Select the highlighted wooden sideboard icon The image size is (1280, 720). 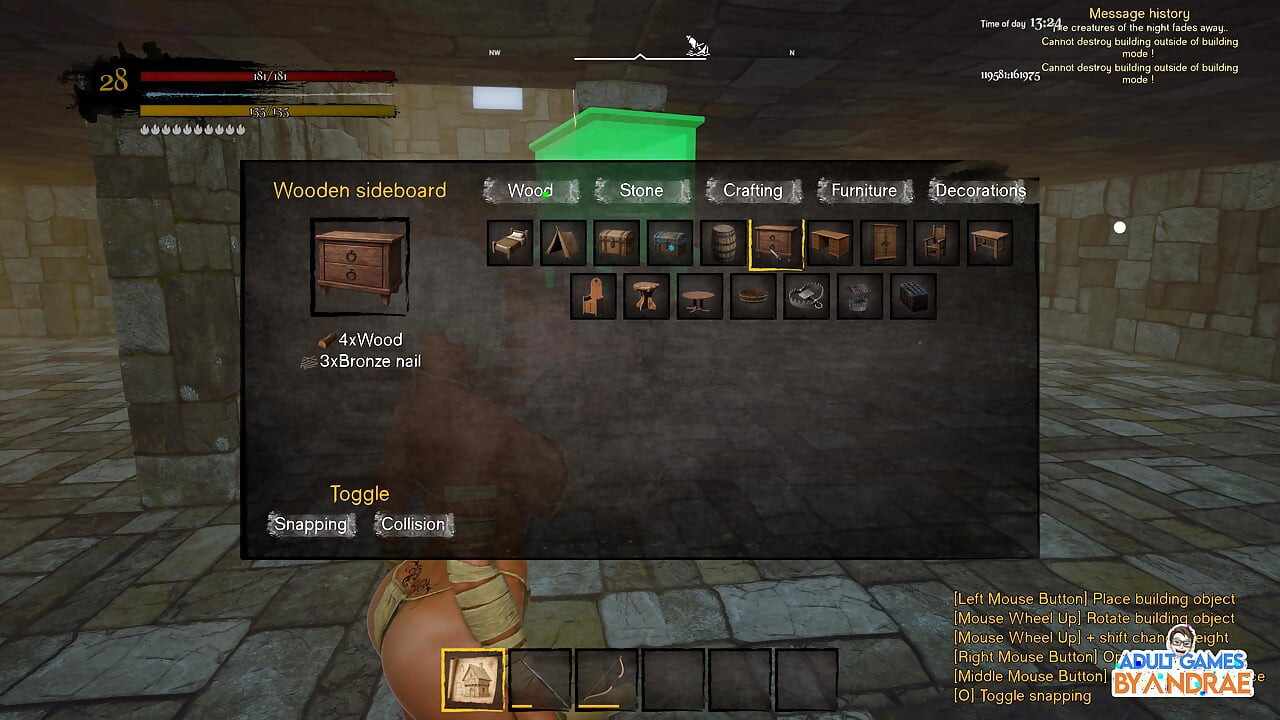(x=776, y=243)
